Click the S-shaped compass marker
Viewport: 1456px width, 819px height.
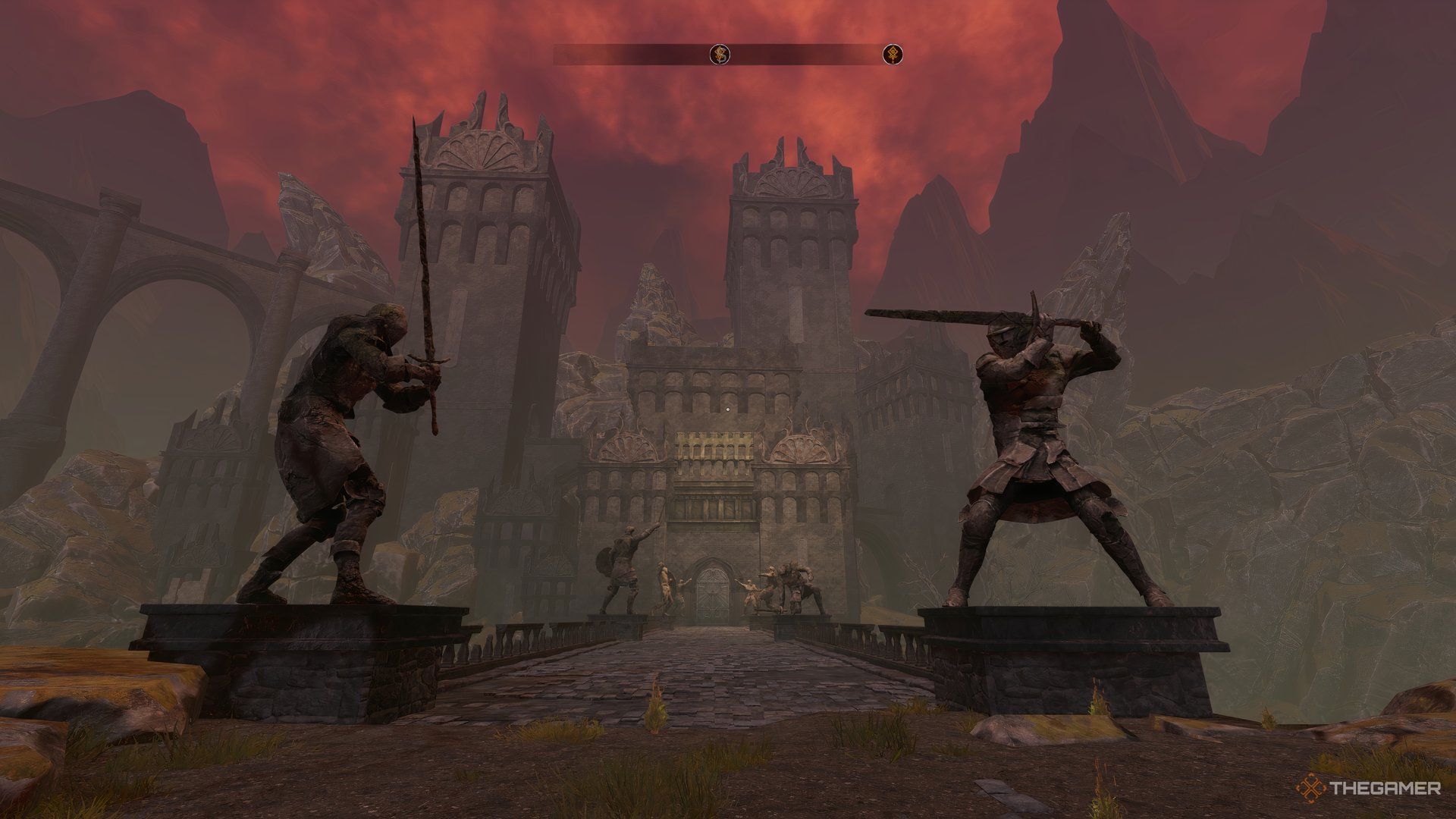[720, 54]
